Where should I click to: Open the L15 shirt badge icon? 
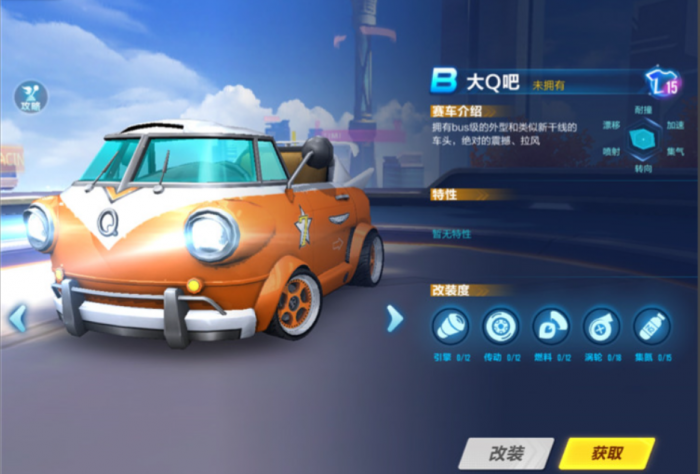tap(663, 83)
